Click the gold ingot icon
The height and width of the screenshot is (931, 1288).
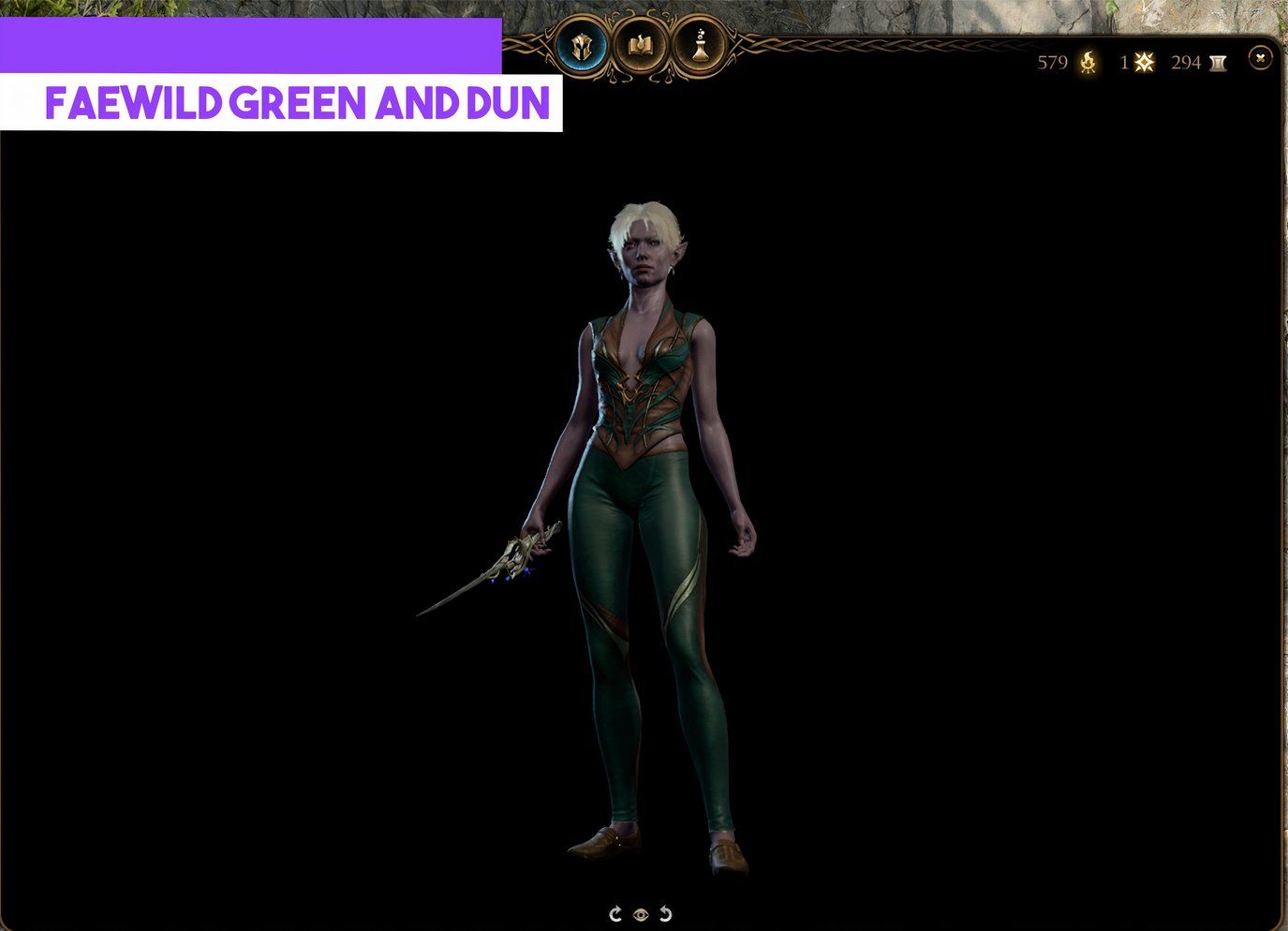coord(1218,63)
